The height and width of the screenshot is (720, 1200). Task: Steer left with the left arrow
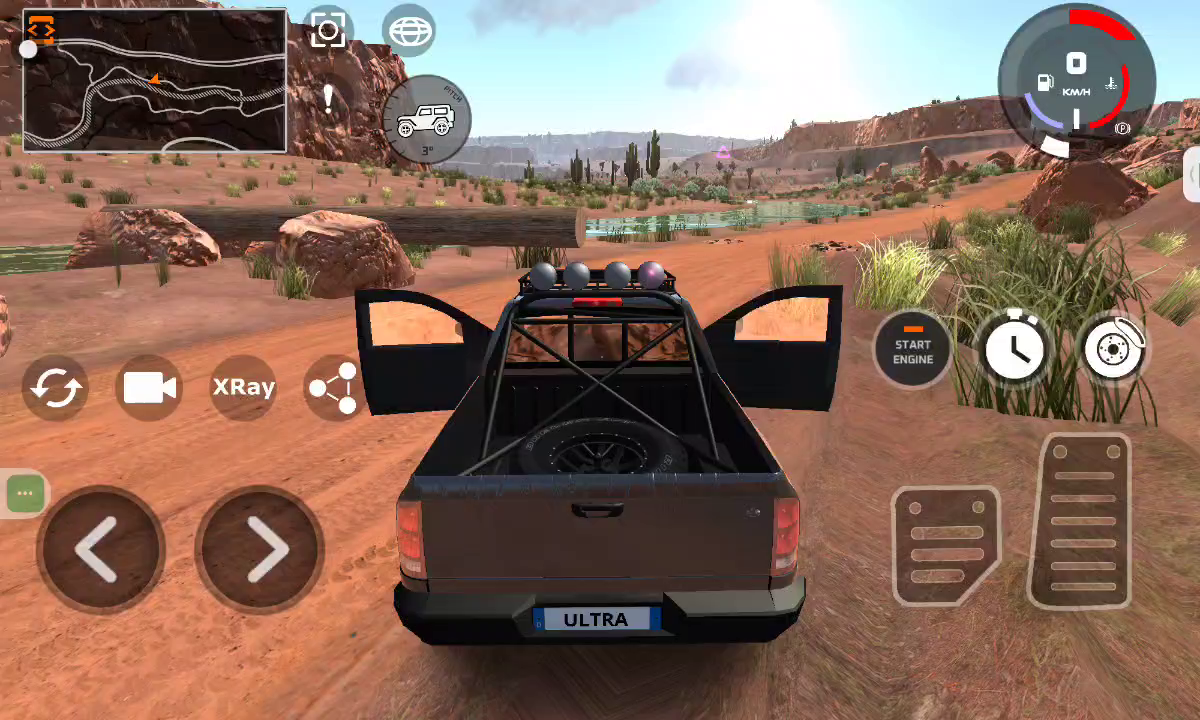point(100,549)
